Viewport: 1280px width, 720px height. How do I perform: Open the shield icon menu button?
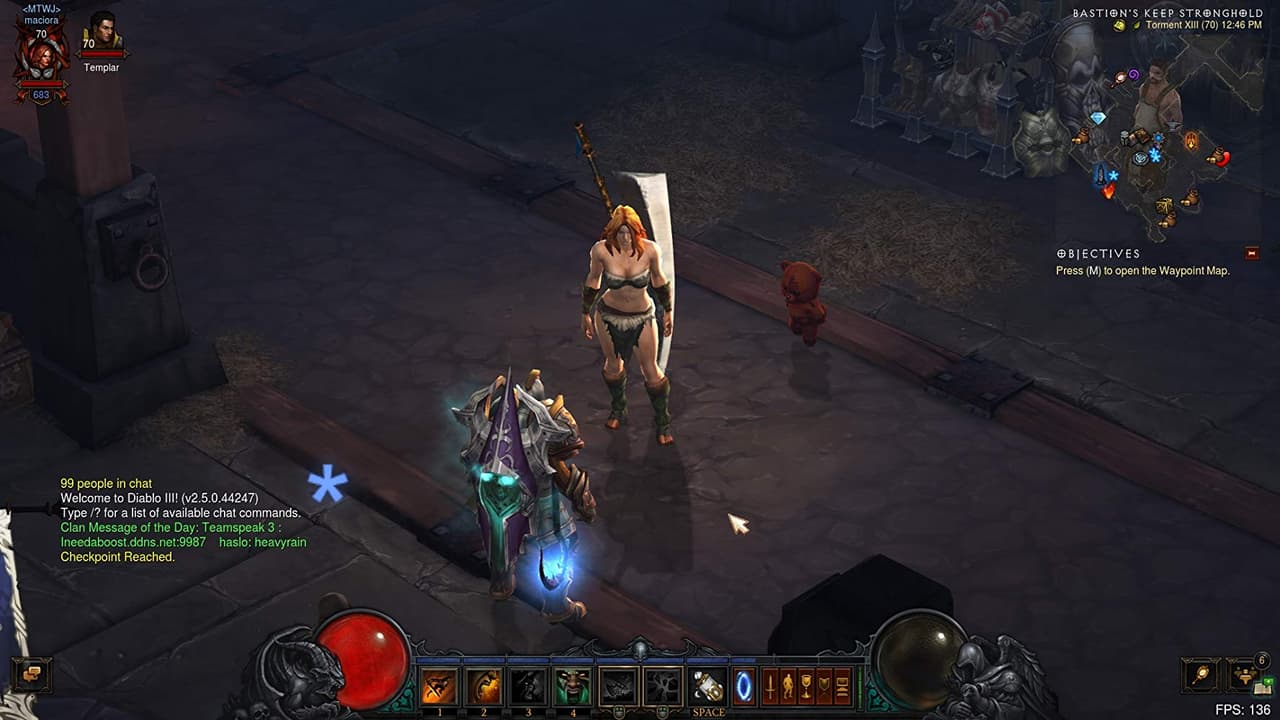click(824, 686)
